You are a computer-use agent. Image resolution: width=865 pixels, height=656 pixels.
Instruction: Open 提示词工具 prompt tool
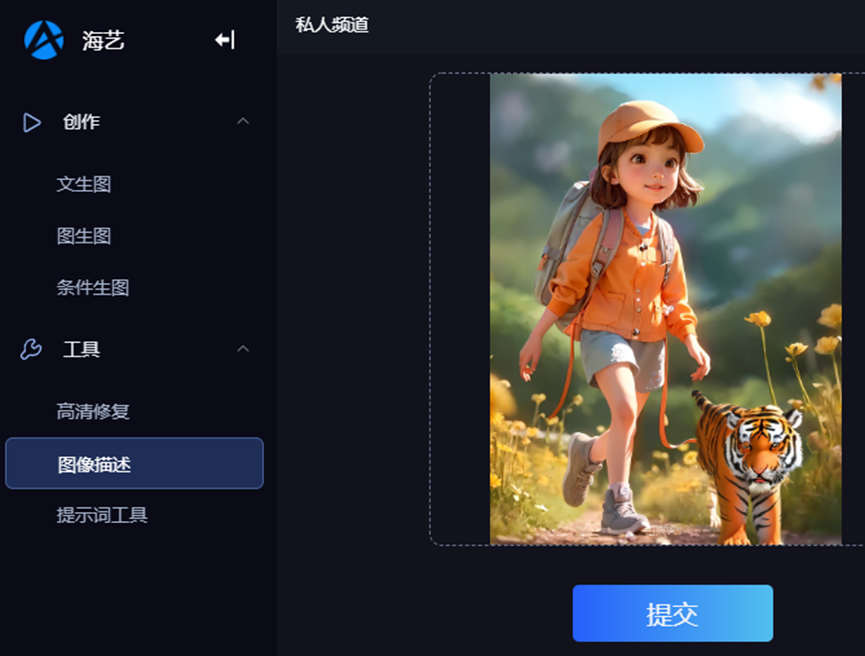point(102,515)
